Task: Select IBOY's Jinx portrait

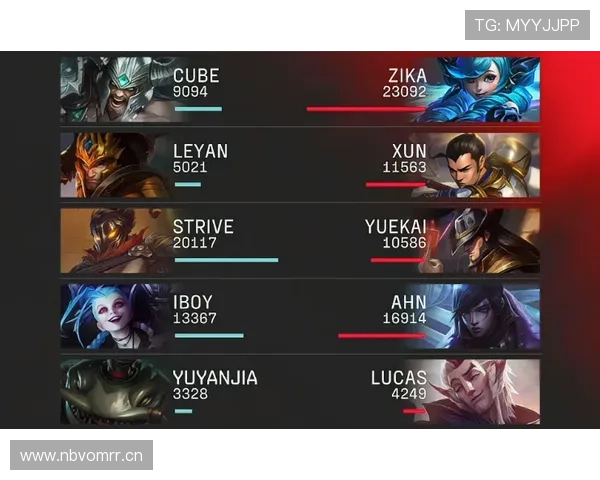Action: tap(112, 316)
